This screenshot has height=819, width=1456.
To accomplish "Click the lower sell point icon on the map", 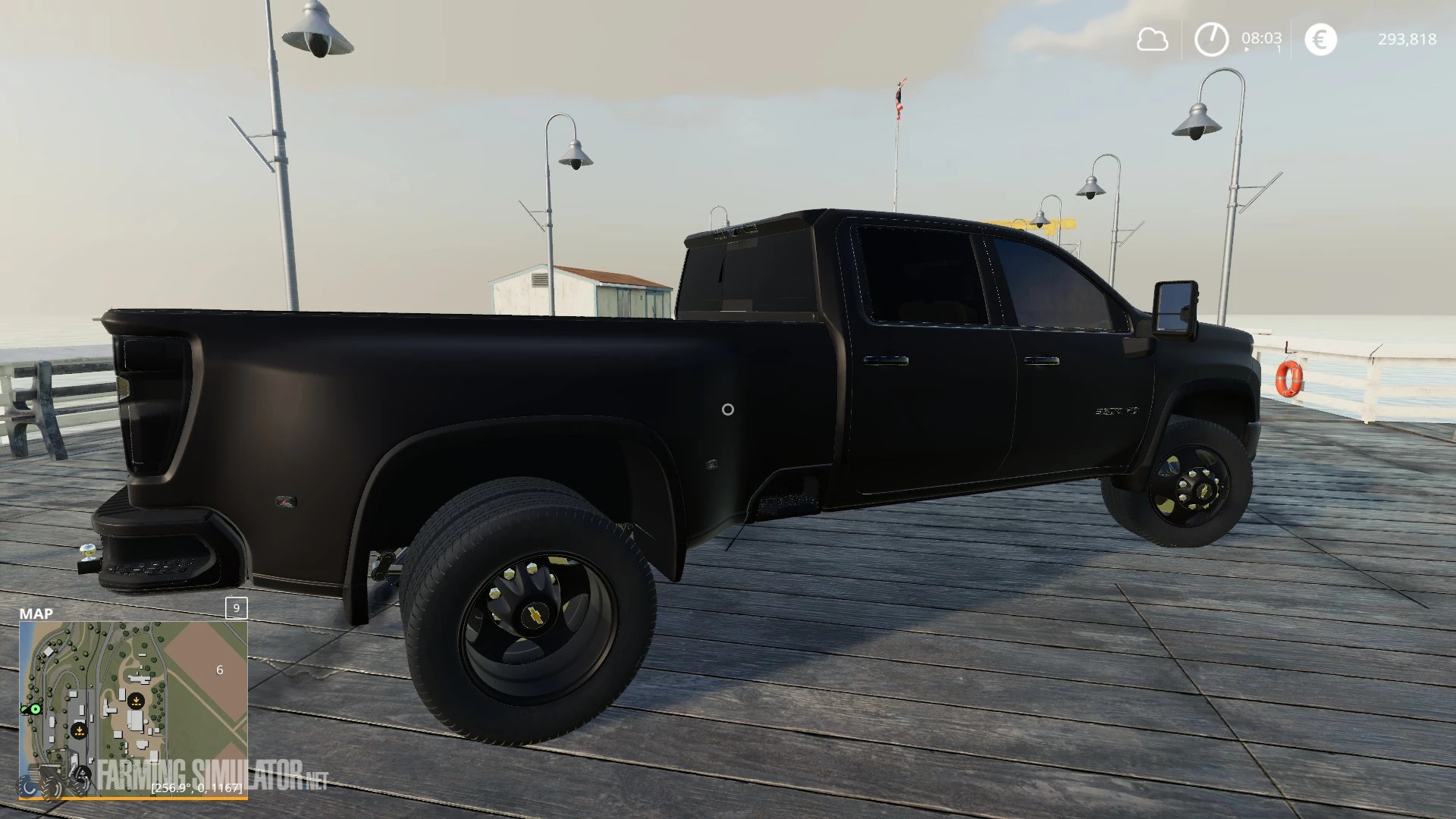I will (x=80, y=730).
